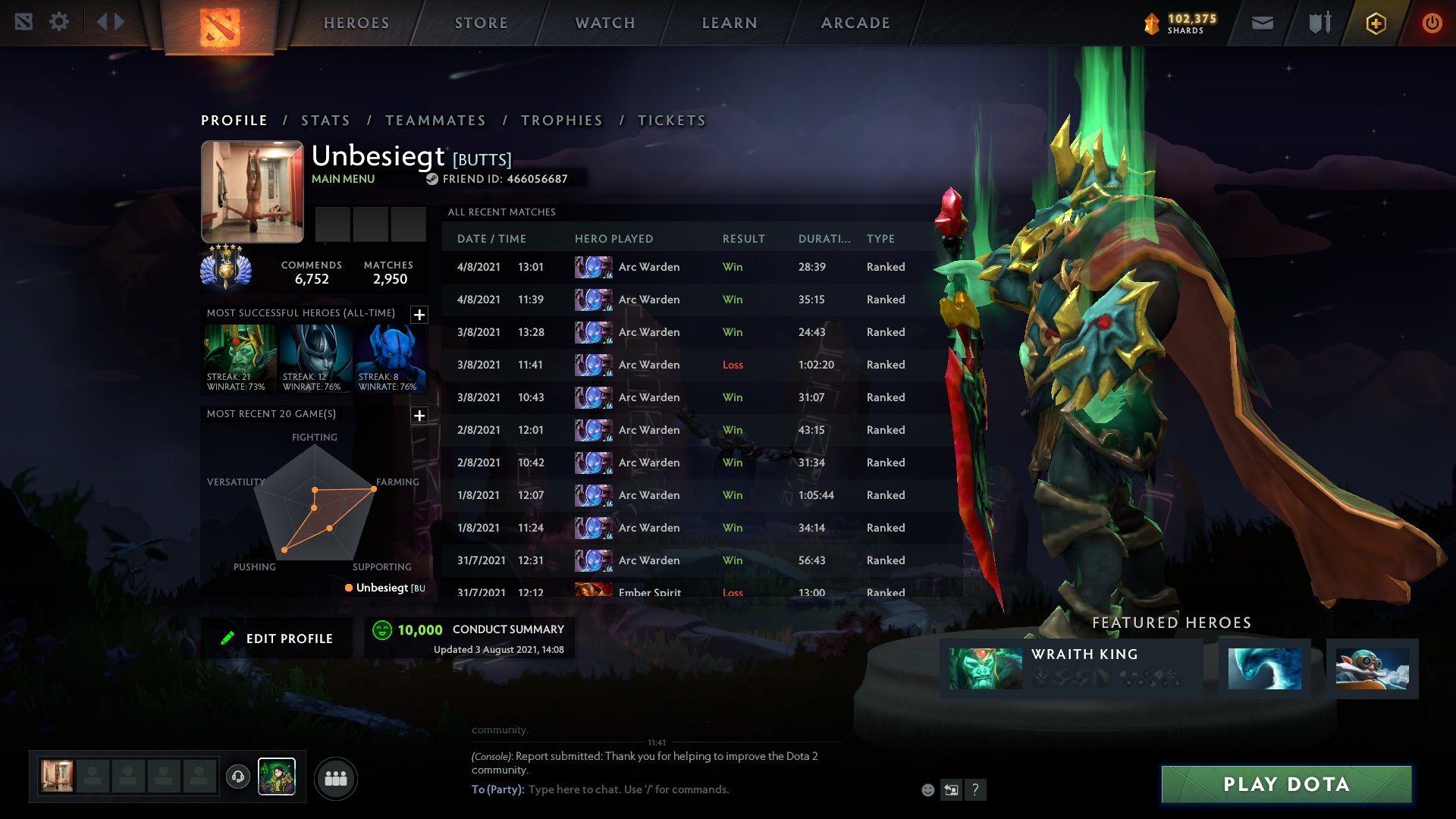
Task: Click the Edit Profile button
Action: 278,639
